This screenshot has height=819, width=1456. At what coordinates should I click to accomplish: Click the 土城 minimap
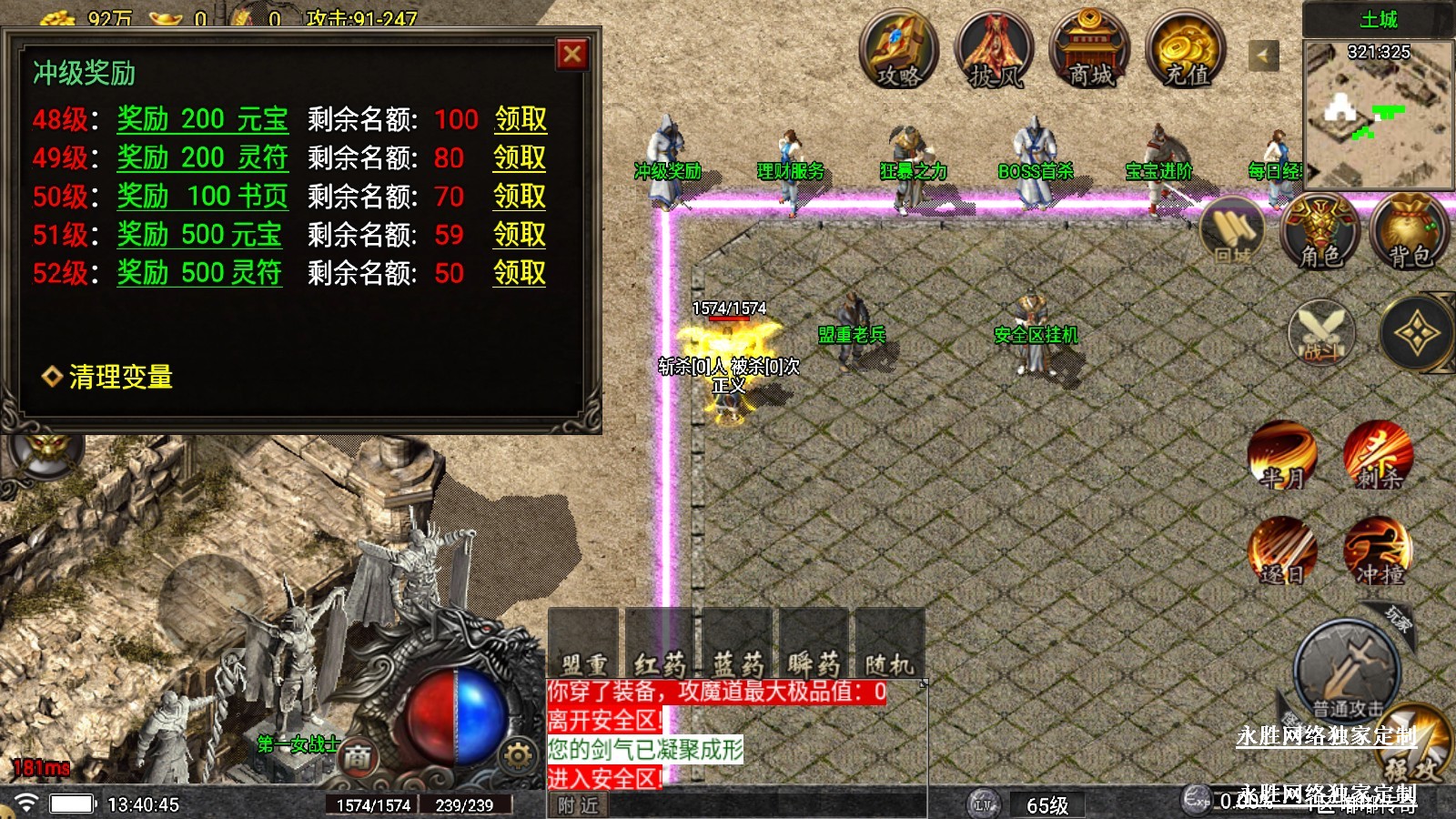(1379, 114)
